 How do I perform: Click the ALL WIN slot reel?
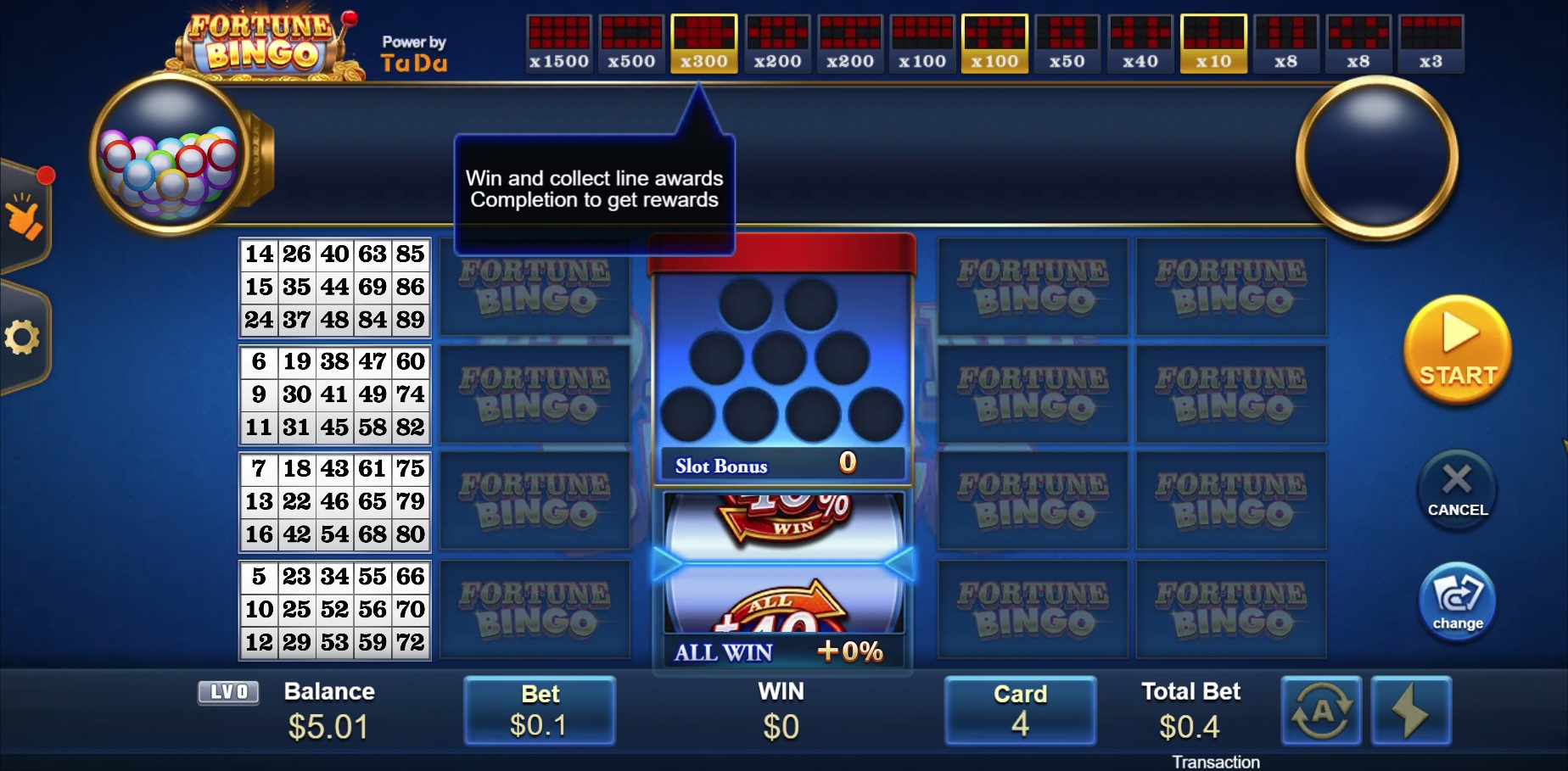(x=780, y=560)
